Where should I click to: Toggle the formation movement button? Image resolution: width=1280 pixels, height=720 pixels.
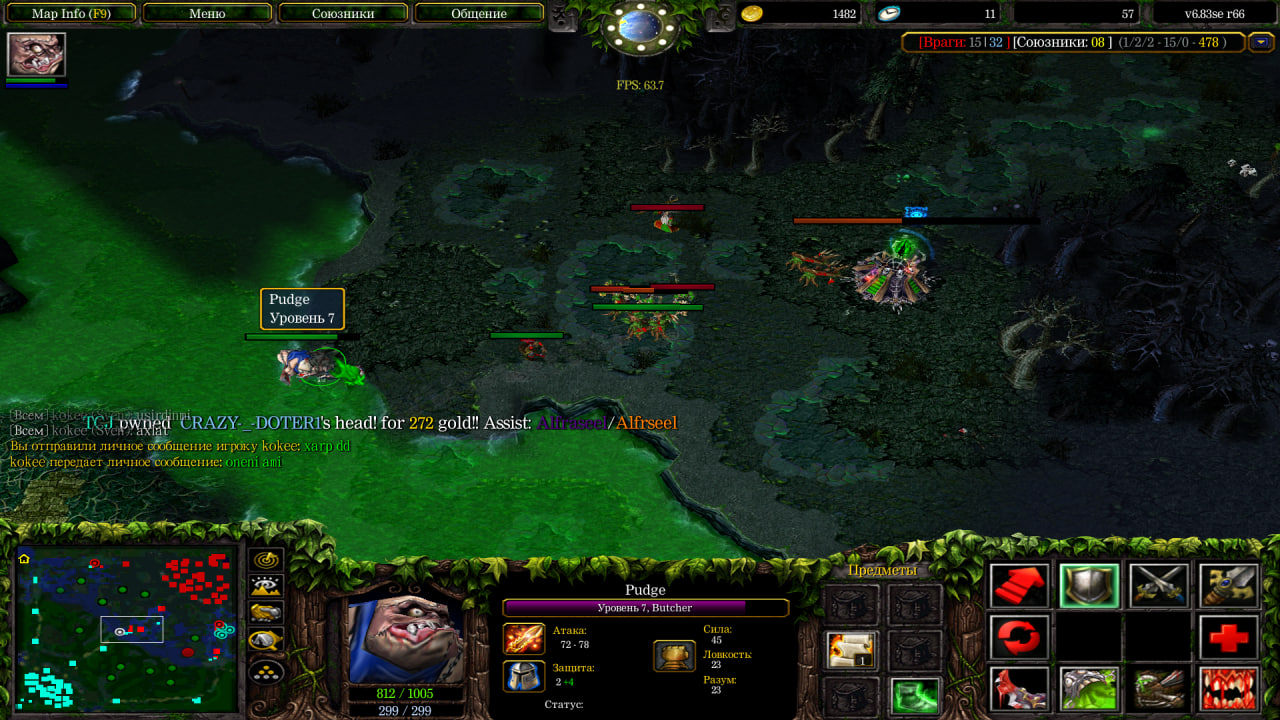pos(266,671)
